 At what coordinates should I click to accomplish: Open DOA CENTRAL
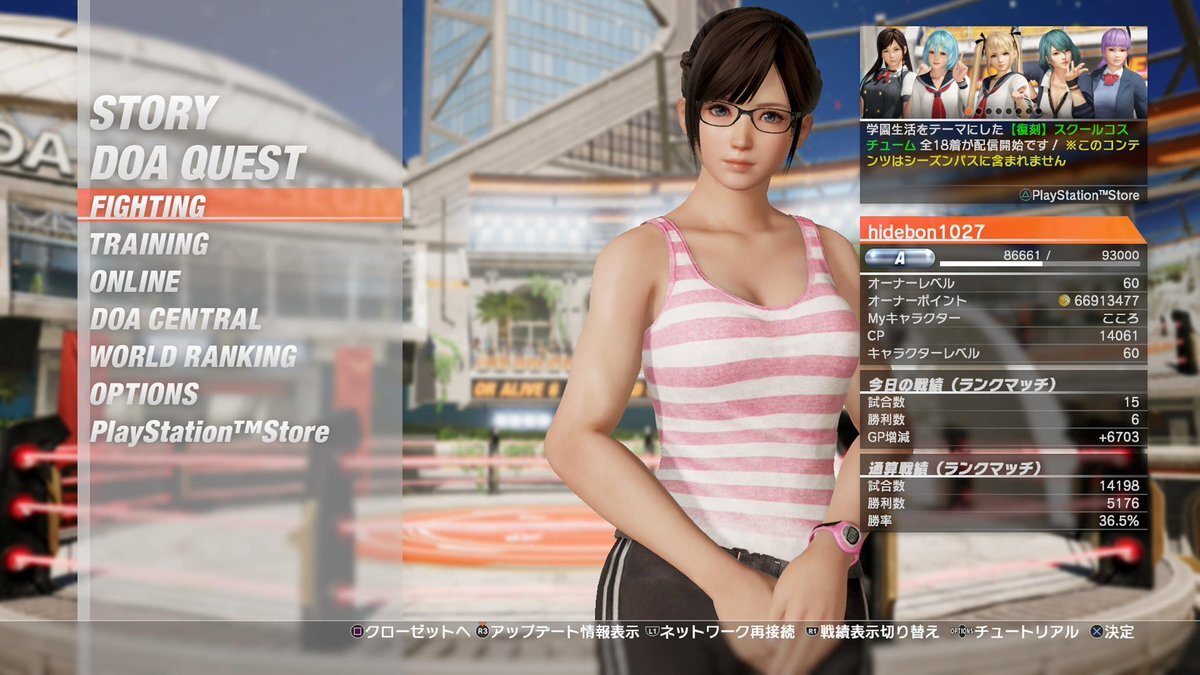click(x=175, y=319)
